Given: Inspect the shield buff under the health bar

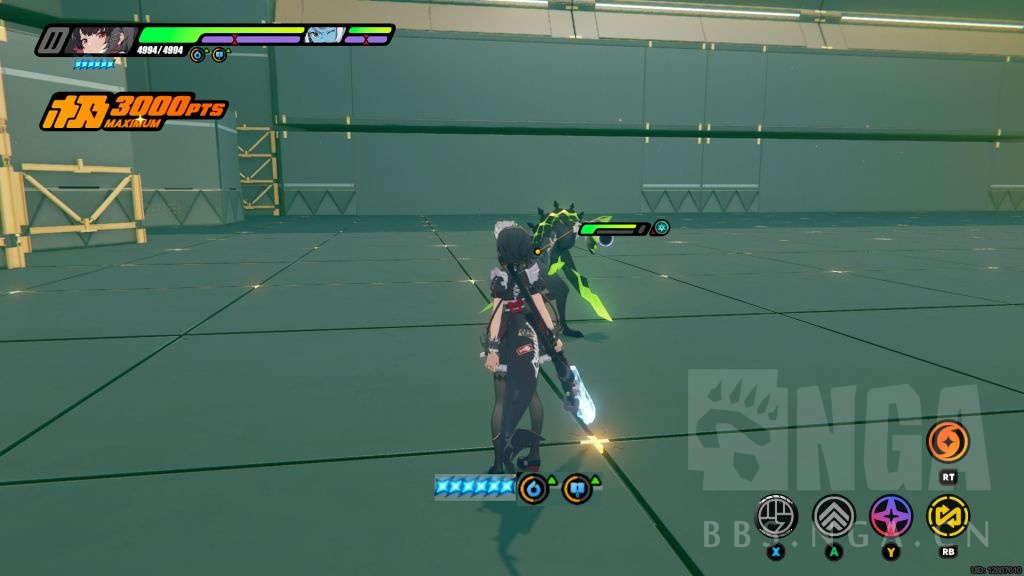Looking at the screenshot, I should coord(219,54).
